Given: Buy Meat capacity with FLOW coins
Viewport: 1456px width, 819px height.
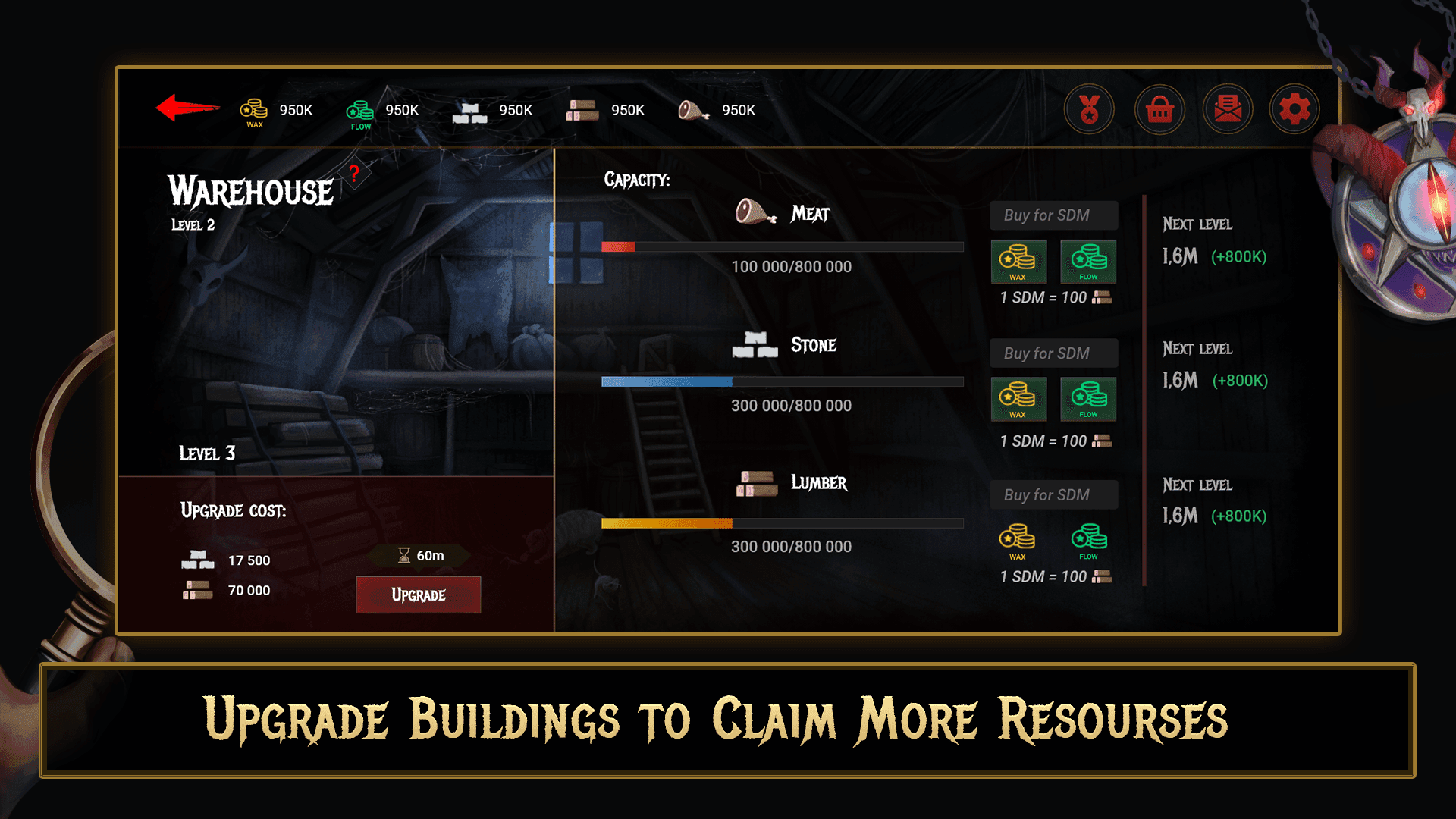Looking at the screenshot, I should pos(1087,261).
